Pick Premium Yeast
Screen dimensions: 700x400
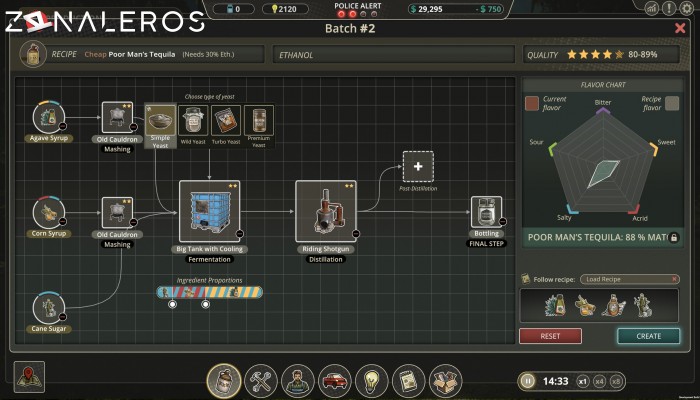click(x=258, y=122)
